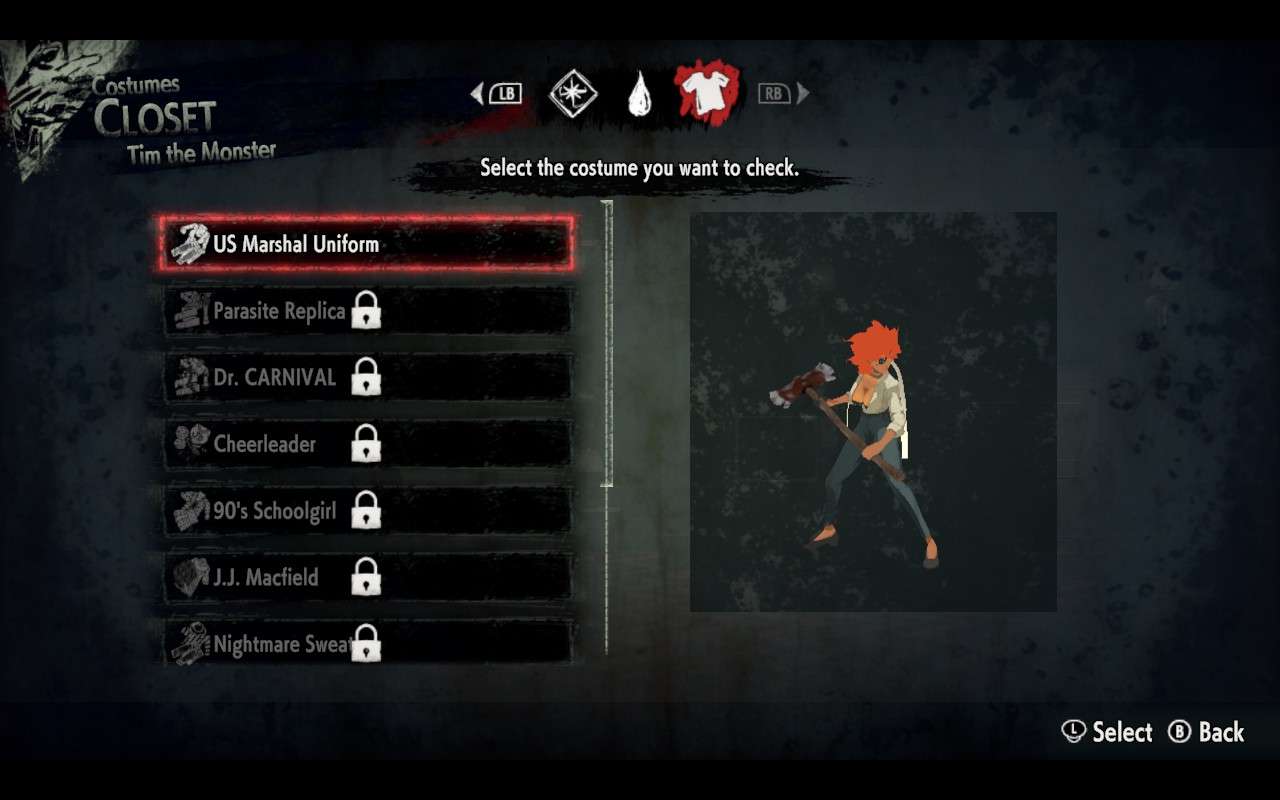Image resolution: width=1280 pixels, height=800 pixels.
Task: Select the Cheerleader costume row
Action: (x=366, y=444)
